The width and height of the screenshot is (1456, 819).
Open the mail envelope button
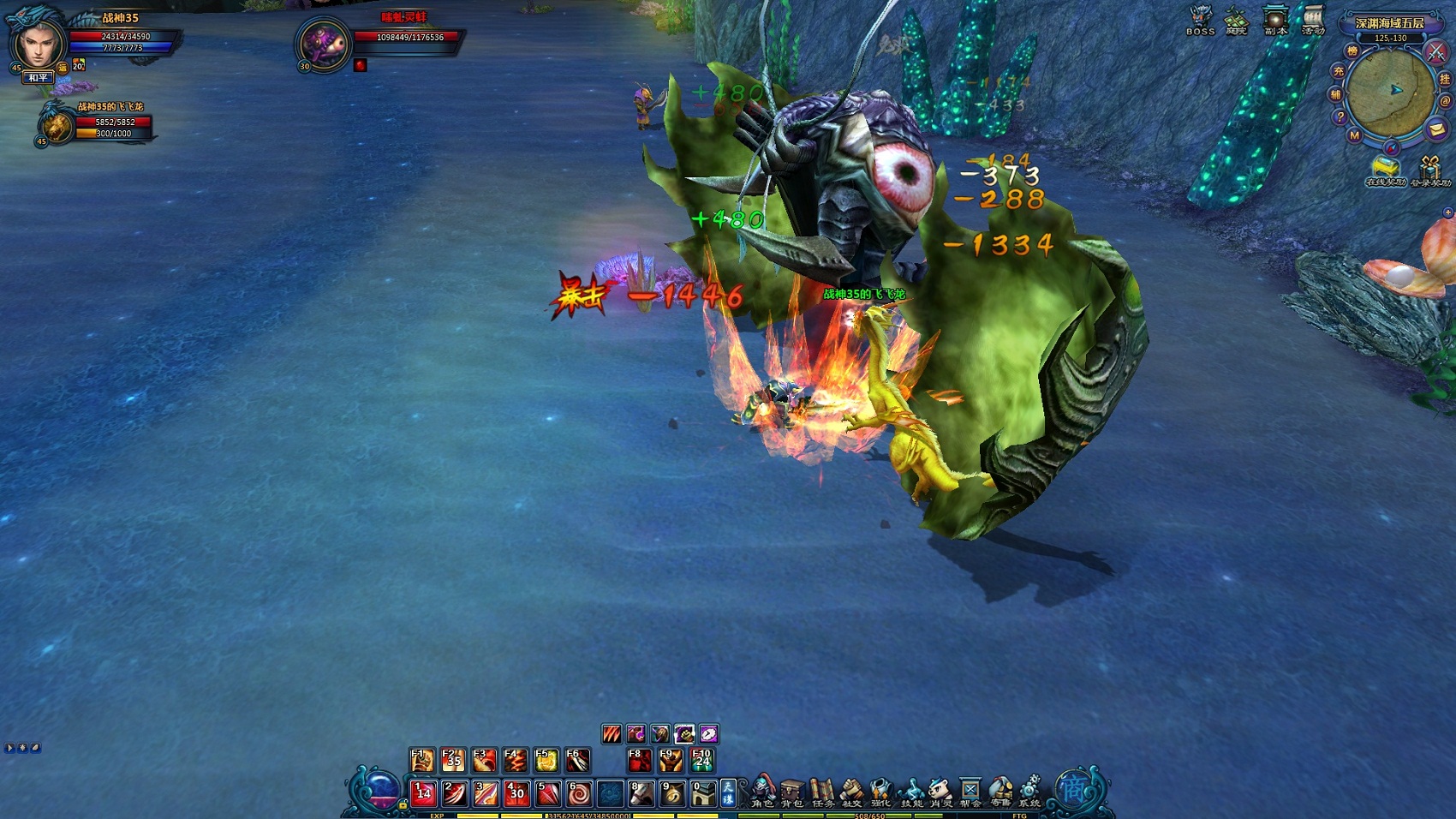click(1437, 129)
